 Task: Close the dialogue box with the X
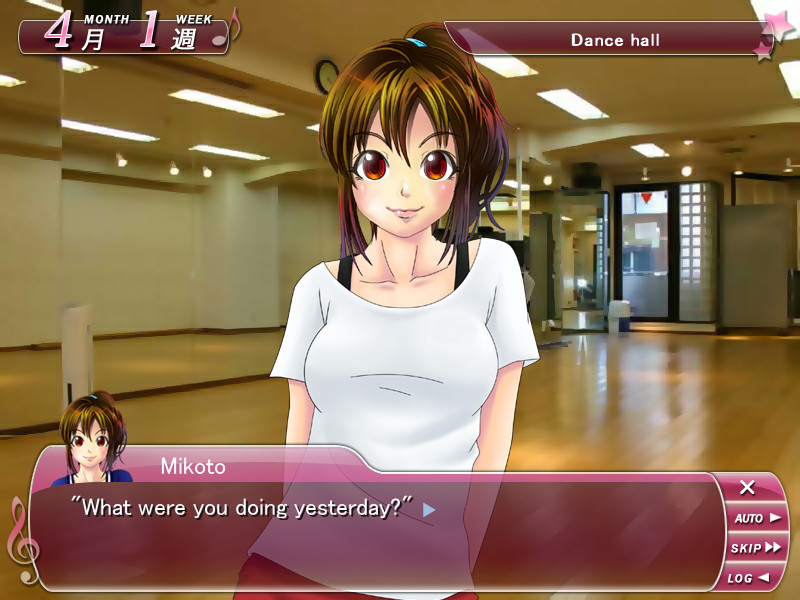coord(747,488)
